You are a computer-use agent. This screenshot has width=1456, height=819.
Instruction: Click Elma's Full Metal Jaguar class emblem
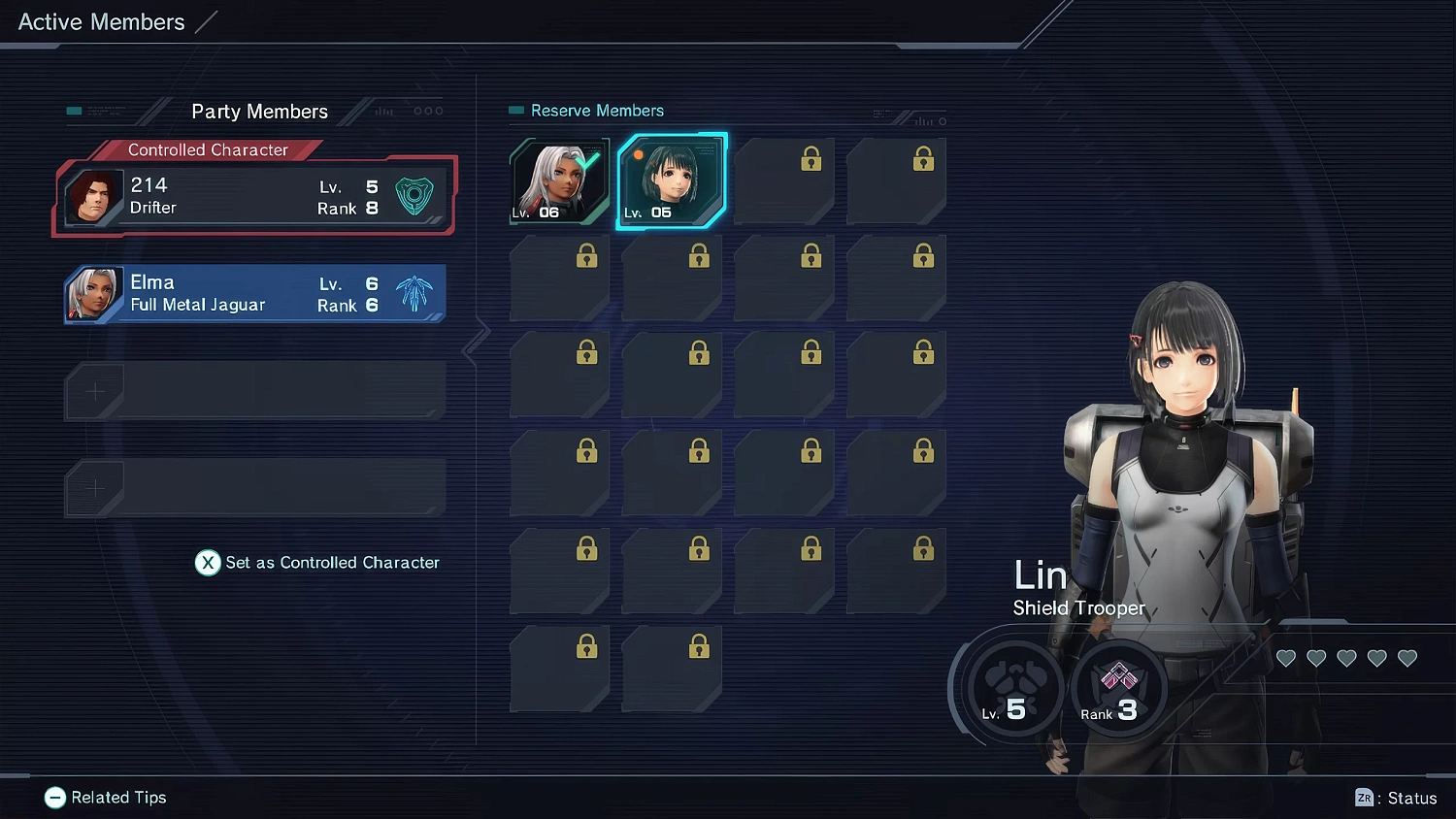pos(415,293)
